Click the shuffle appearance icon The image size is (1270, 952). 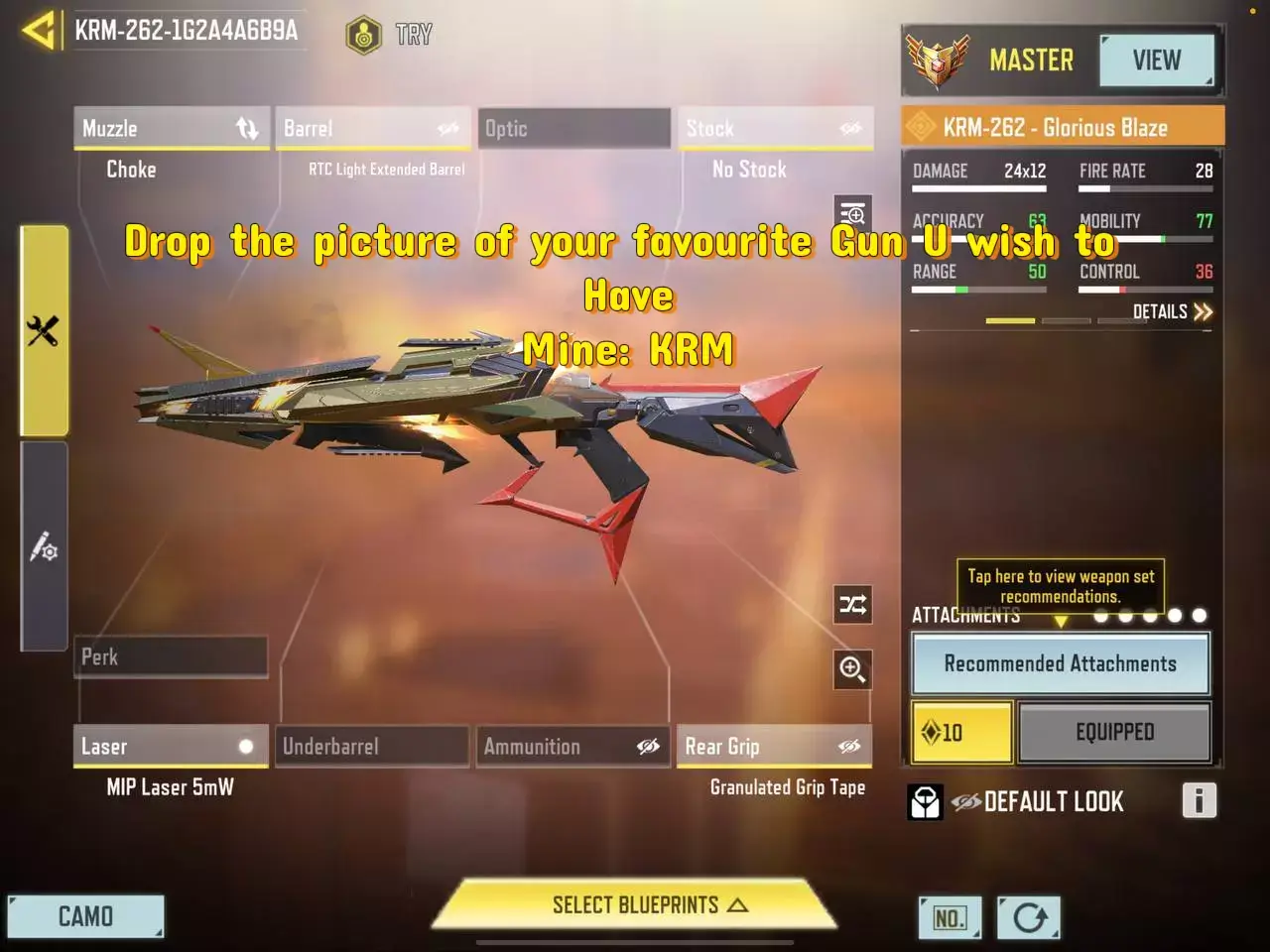coord(852,605)
